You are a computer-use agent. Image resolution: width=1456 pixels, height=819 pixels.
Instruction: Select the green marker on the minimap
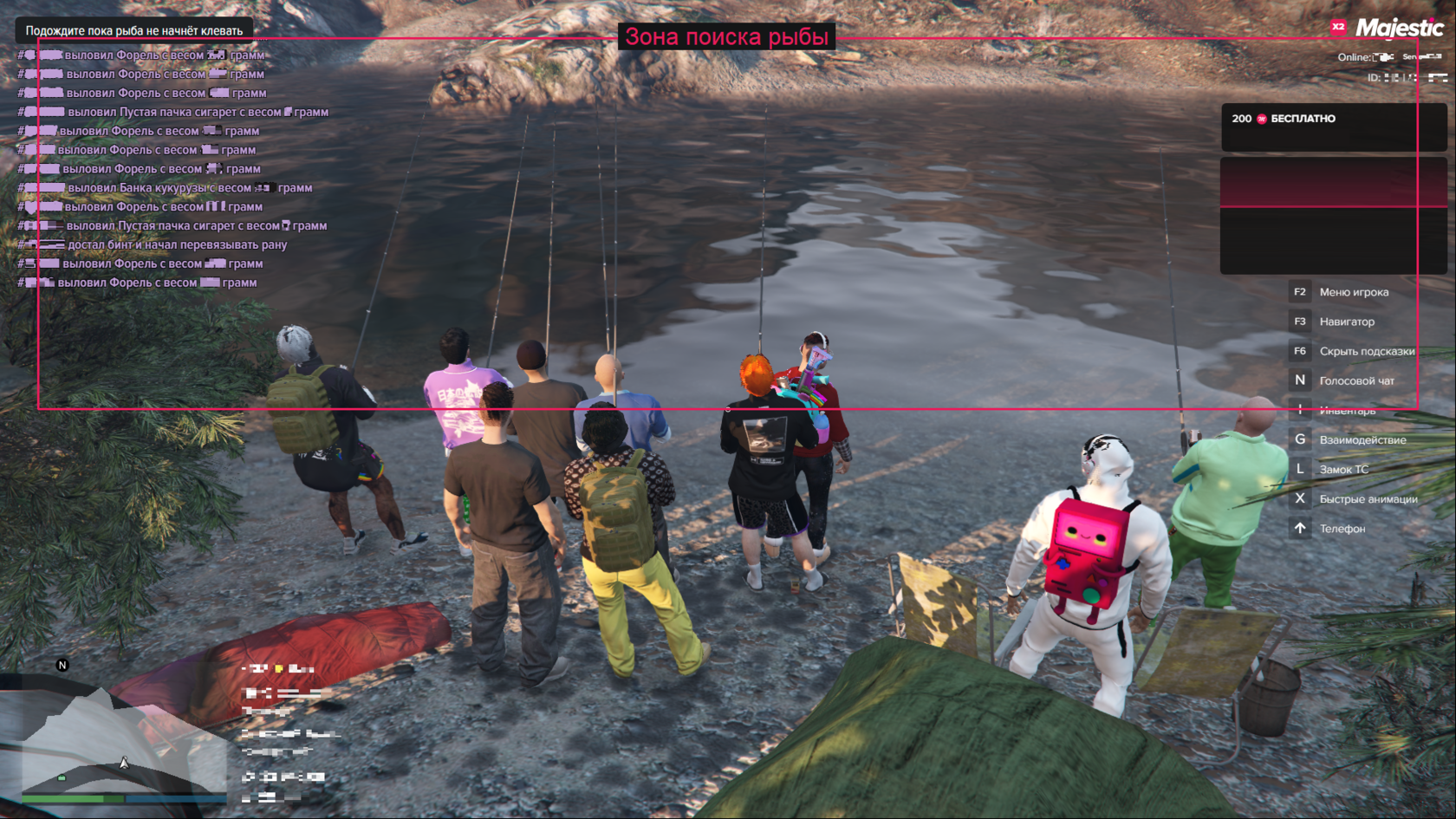(x=62, y=778)
